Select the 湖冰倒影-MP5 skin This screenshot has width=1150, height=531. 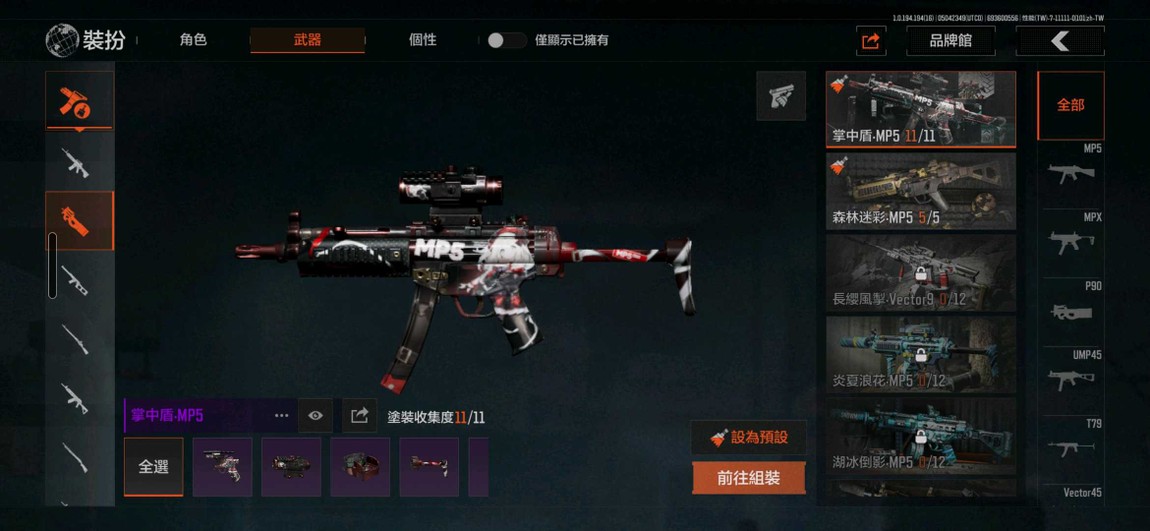(920, 437)
